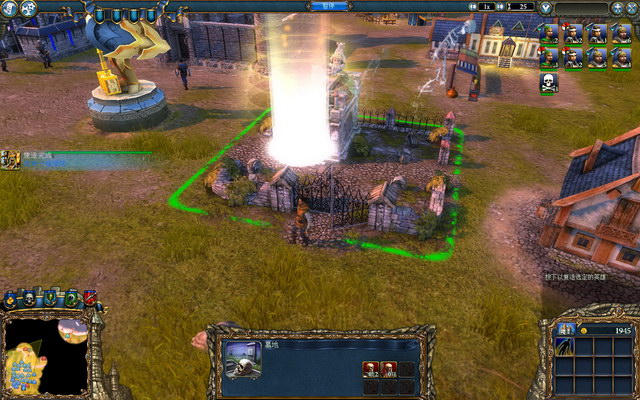Decrease game speed with the left arrow
The image size is (640, 400).
tap(473, 6)
